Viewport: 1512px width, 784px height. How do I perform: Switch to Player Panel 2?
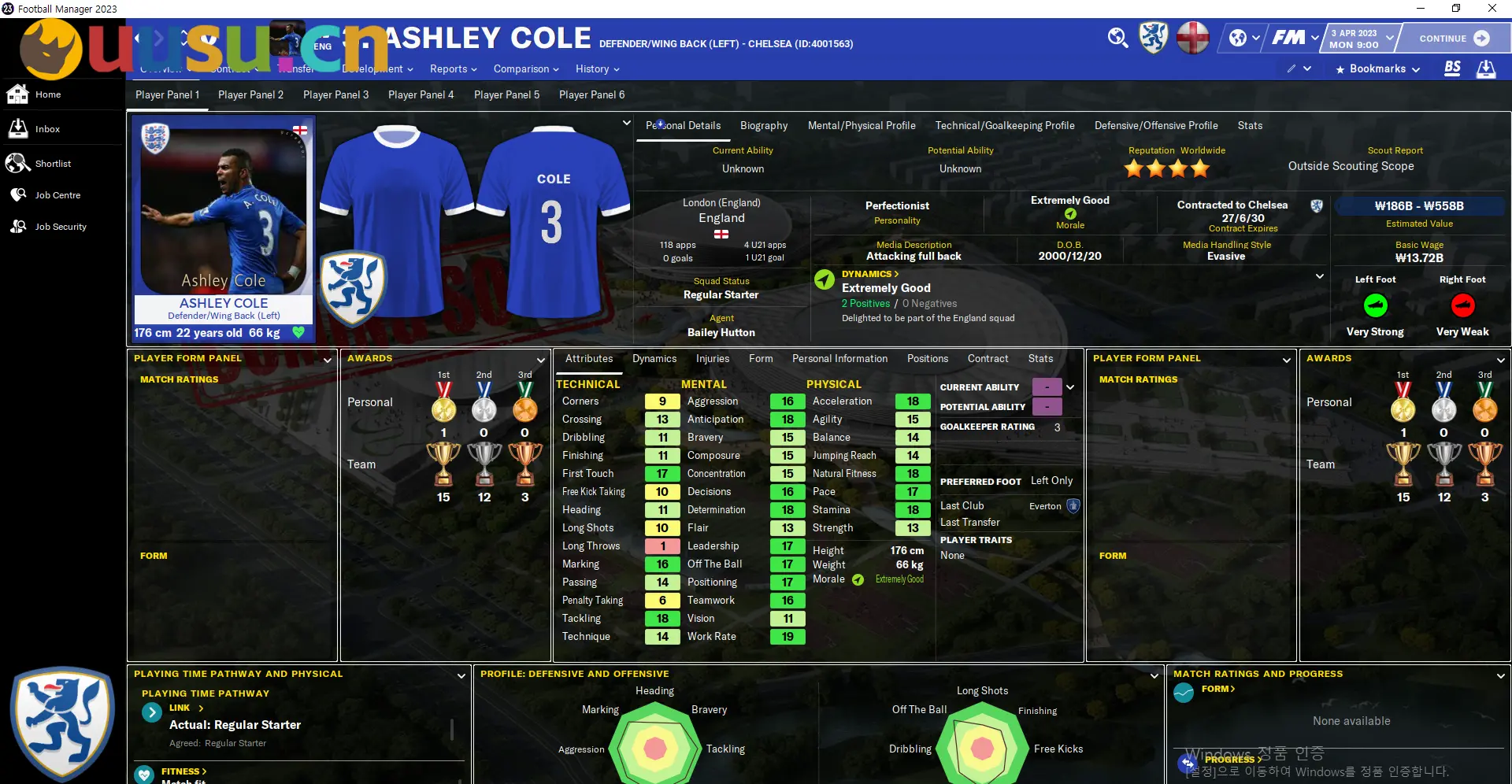pyautogui.click(x=250, y=94)
